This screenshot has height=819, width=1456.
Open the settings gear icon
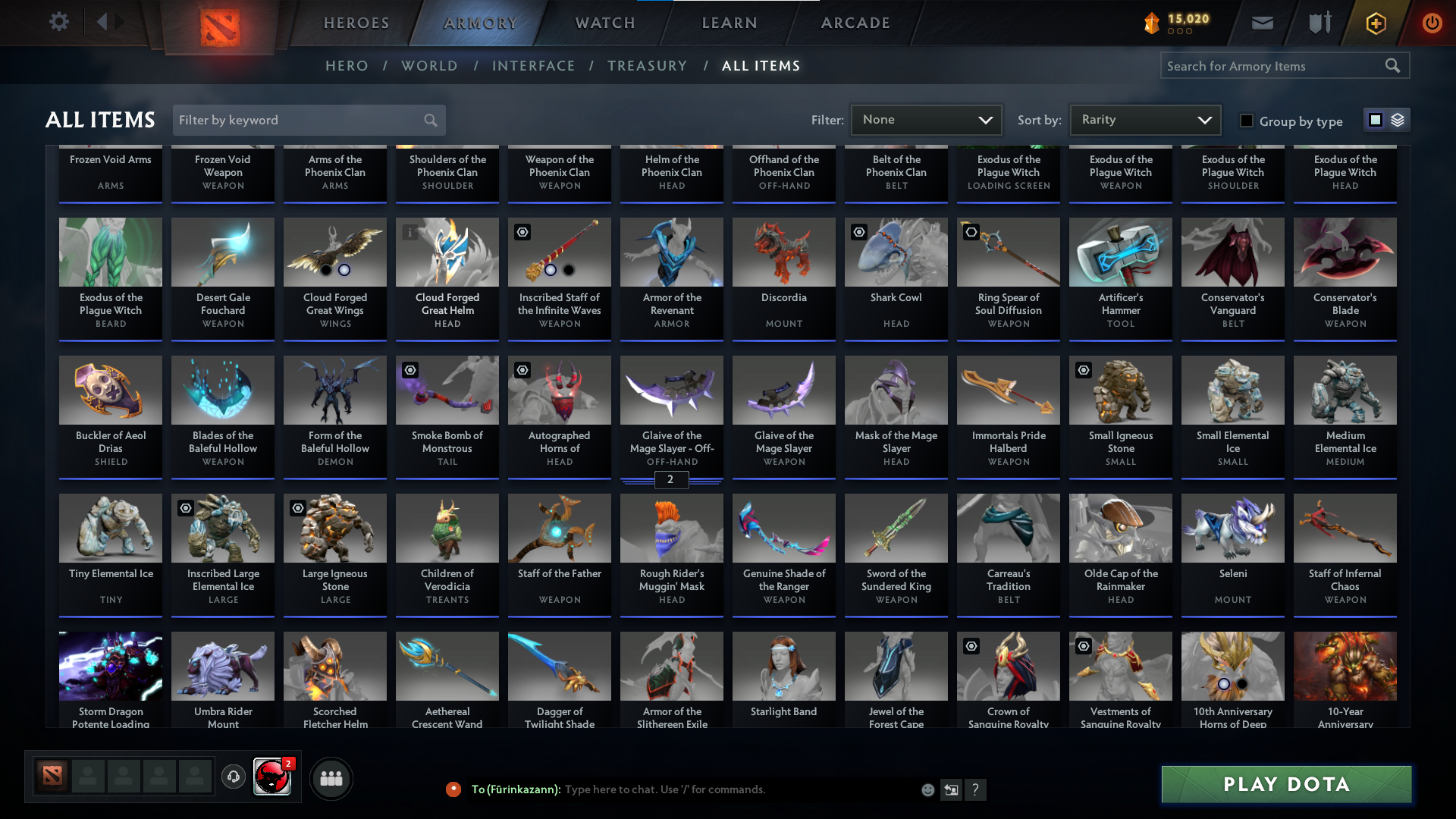(x=58, y=22)
